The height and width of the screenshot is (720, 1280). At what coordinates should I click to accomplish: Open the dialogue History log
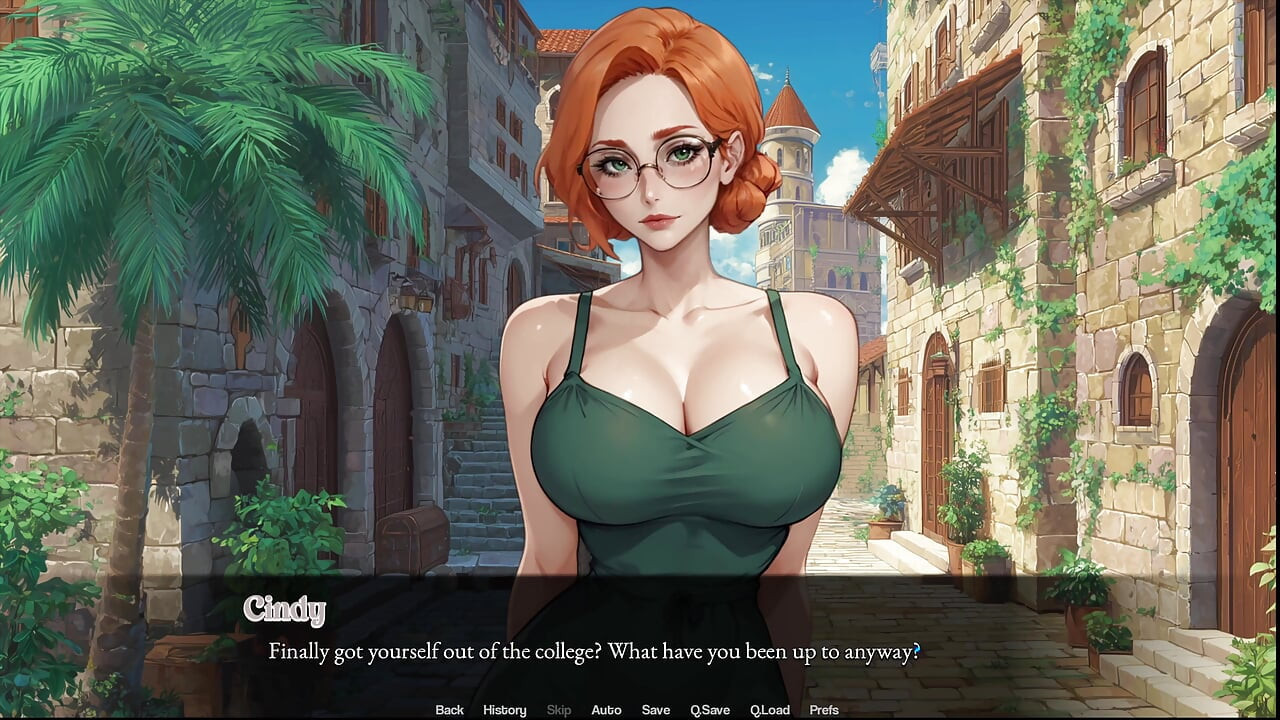tap(504, 710)
